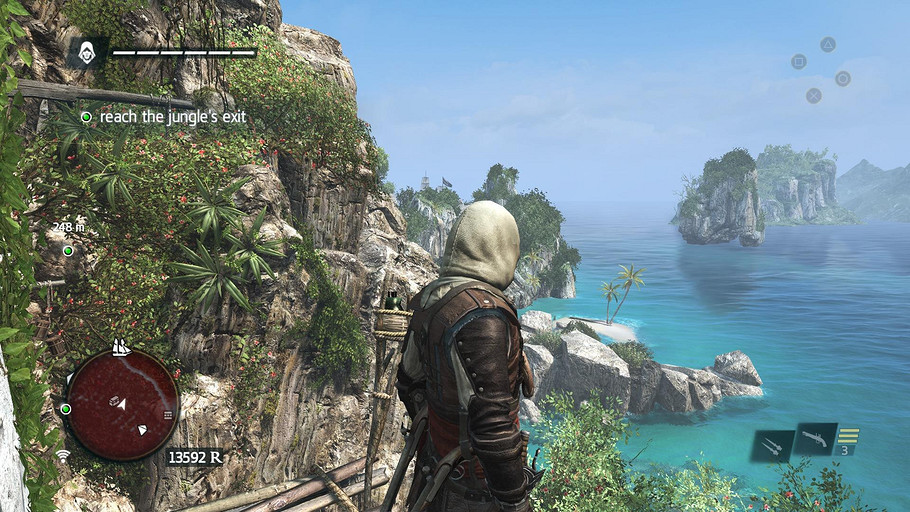Choose the hidden blades weapon slot
910x512 pixels.
tap(772, 445)
